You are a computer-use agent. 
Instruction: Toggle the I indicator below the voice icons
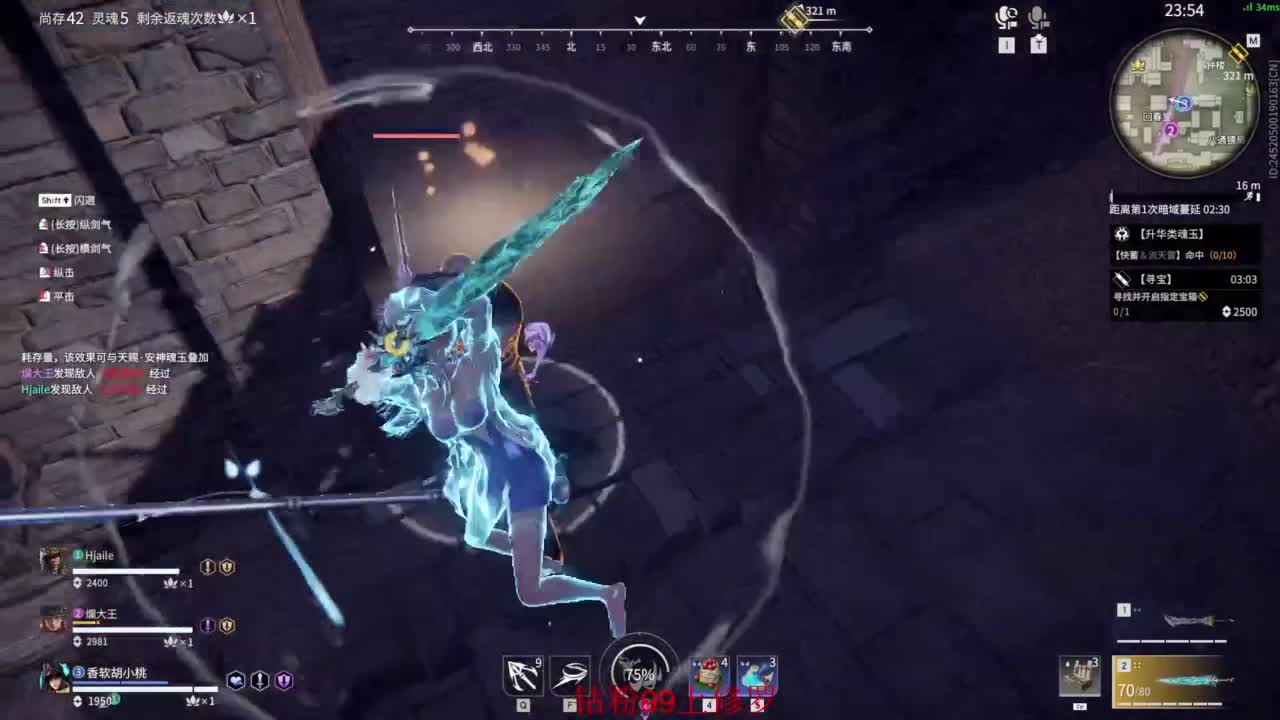(1006, 44)
